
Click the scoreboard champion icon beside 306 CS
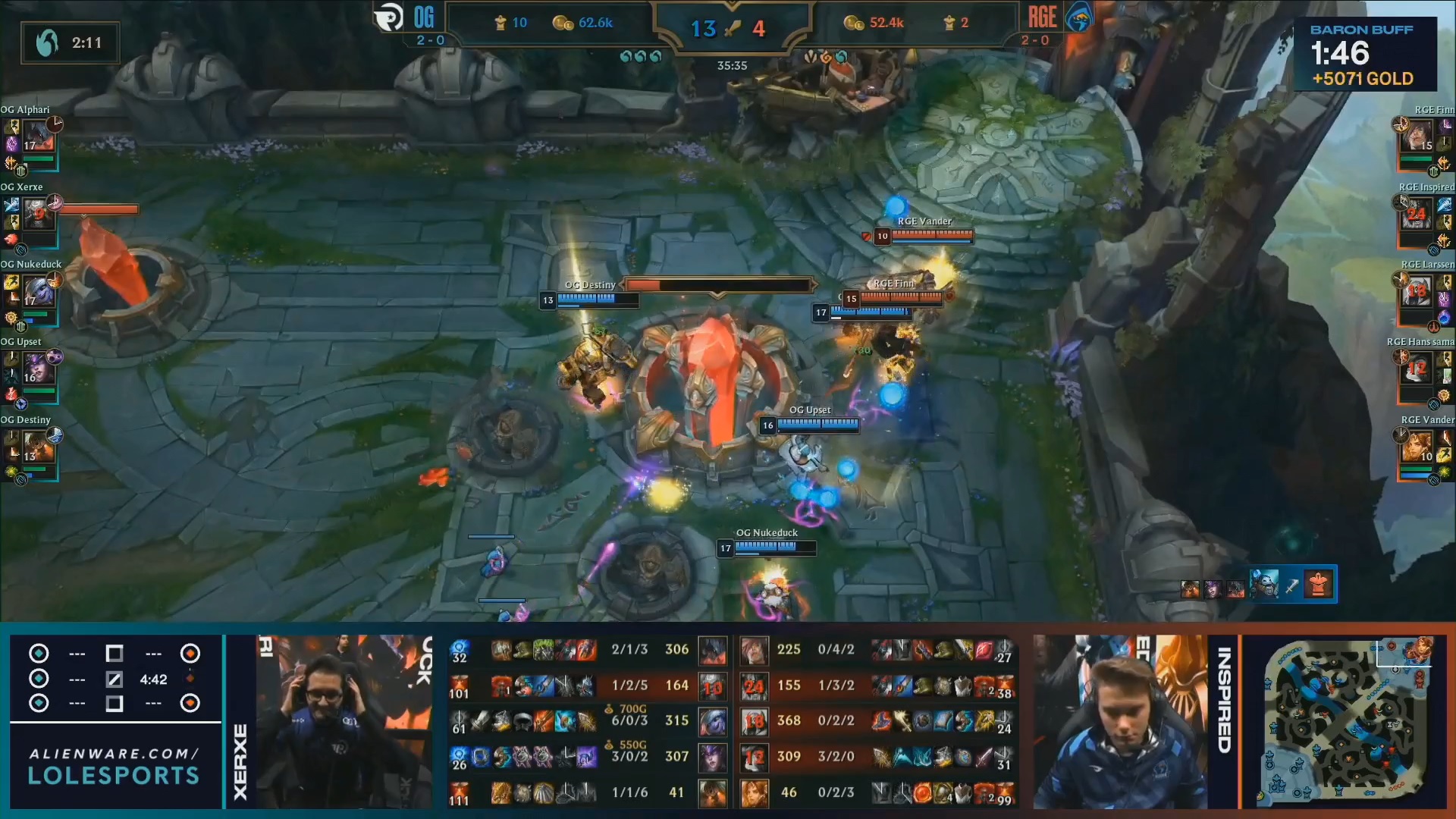[x=712, y=650]
